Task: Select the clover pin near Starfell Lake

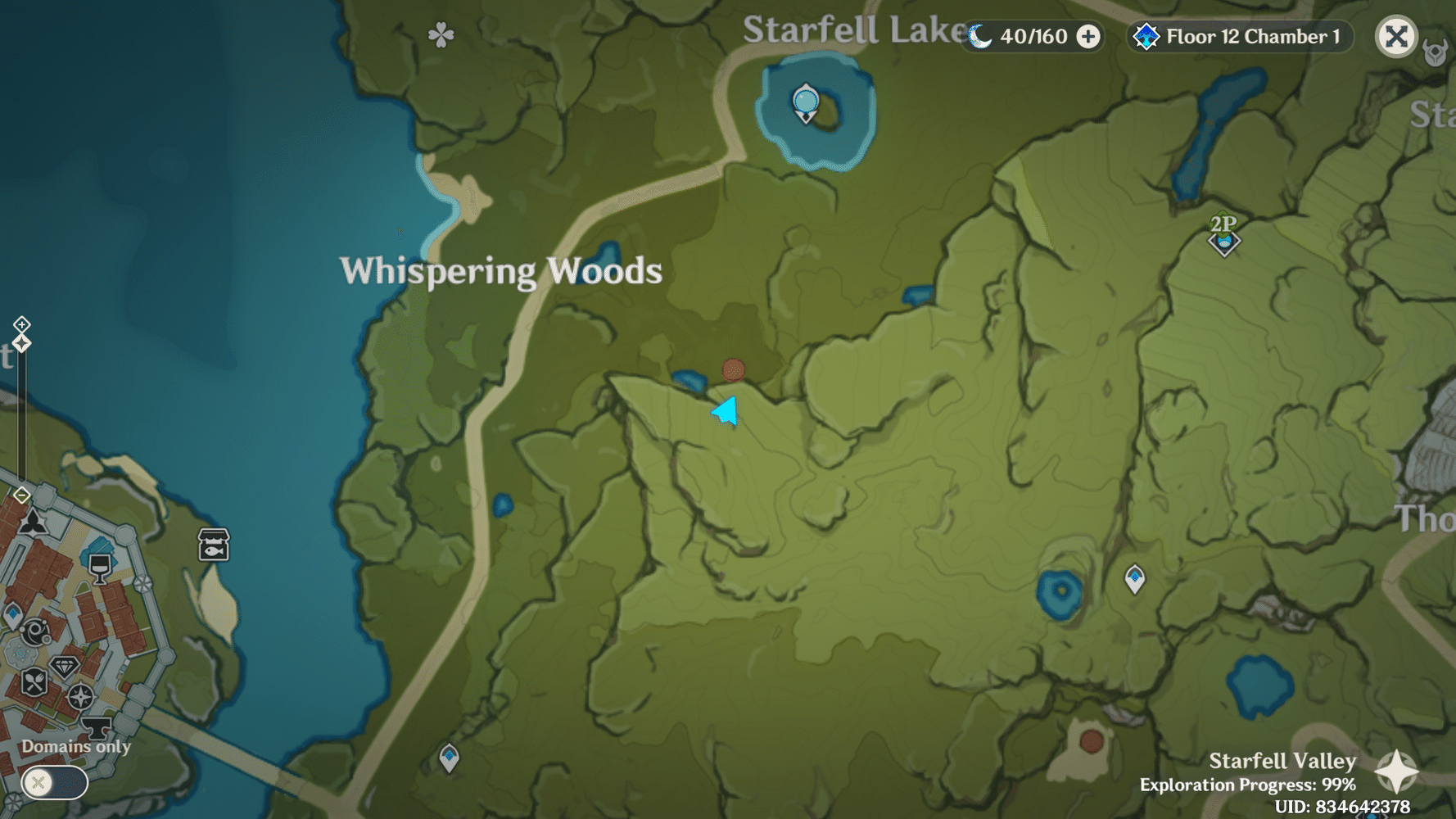Action: [441, 34]
